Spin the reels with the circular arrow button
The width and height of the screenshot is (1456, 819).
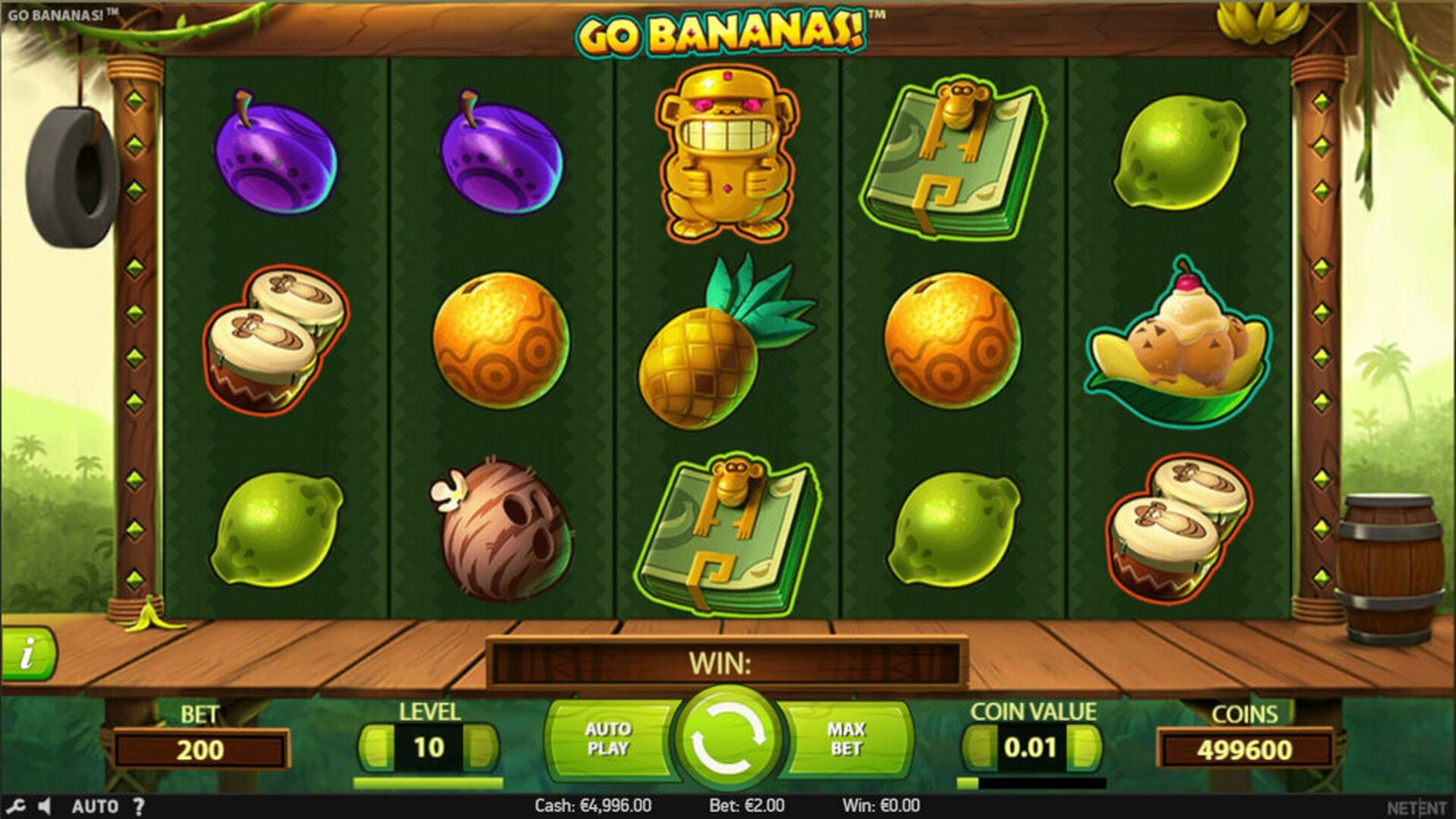(x=727, y=739)
